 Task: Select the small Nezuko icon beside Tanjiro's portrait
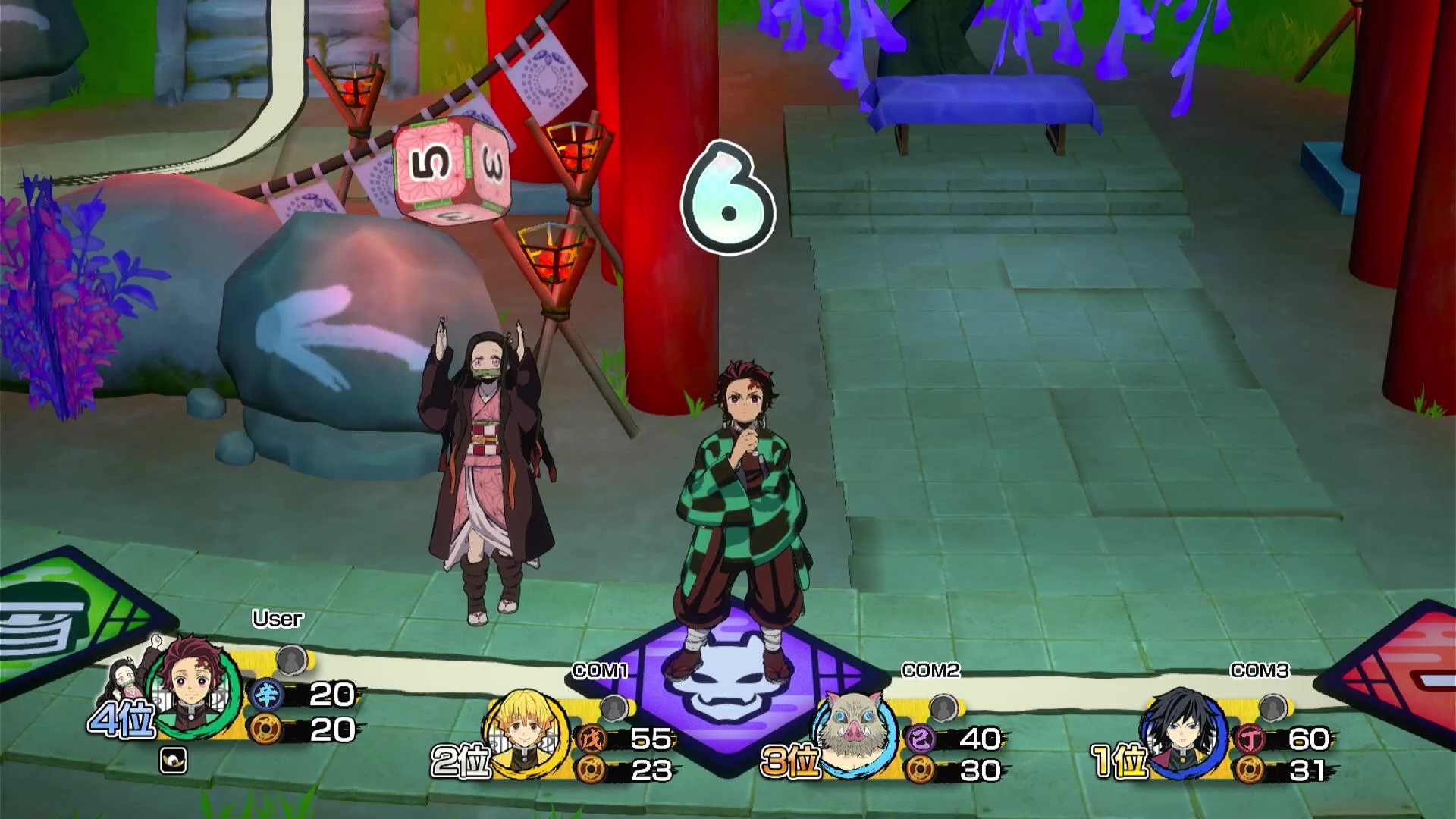click(x=127, y=679)
